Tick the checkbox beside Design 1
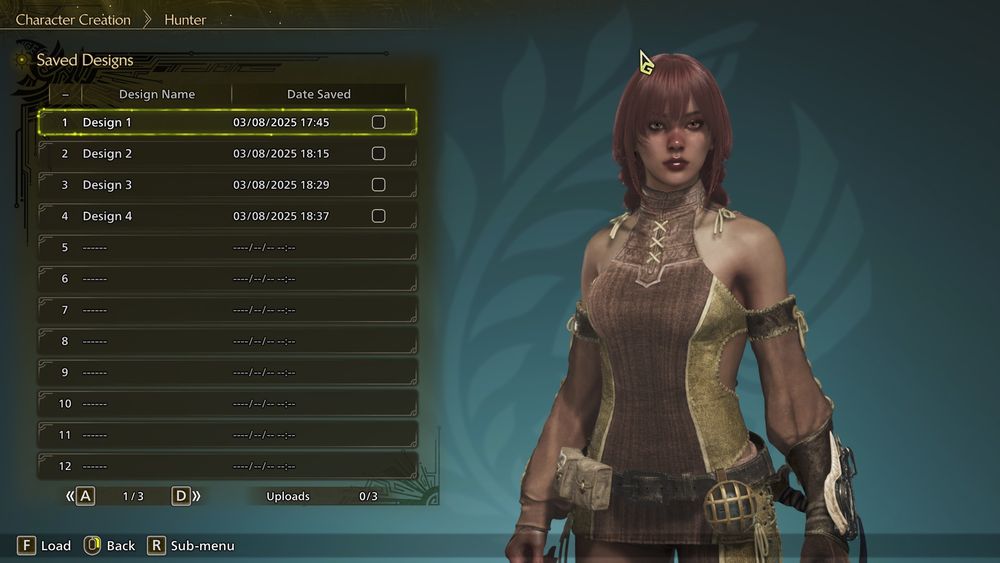The image size is (1000, 563). coord(378,122)
